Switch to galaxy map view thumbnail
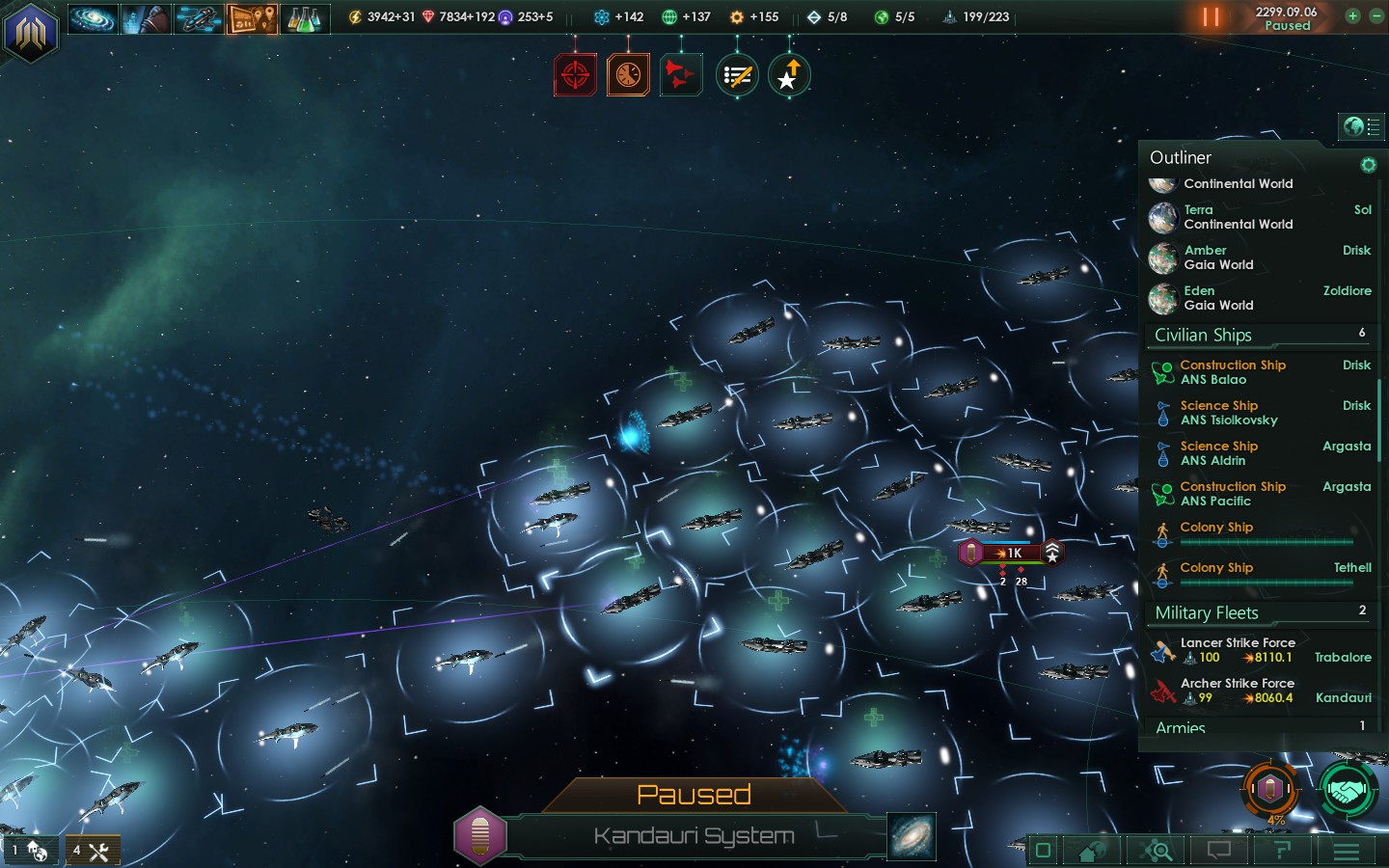Viewport: 1389px width, 868px height. 911,835
